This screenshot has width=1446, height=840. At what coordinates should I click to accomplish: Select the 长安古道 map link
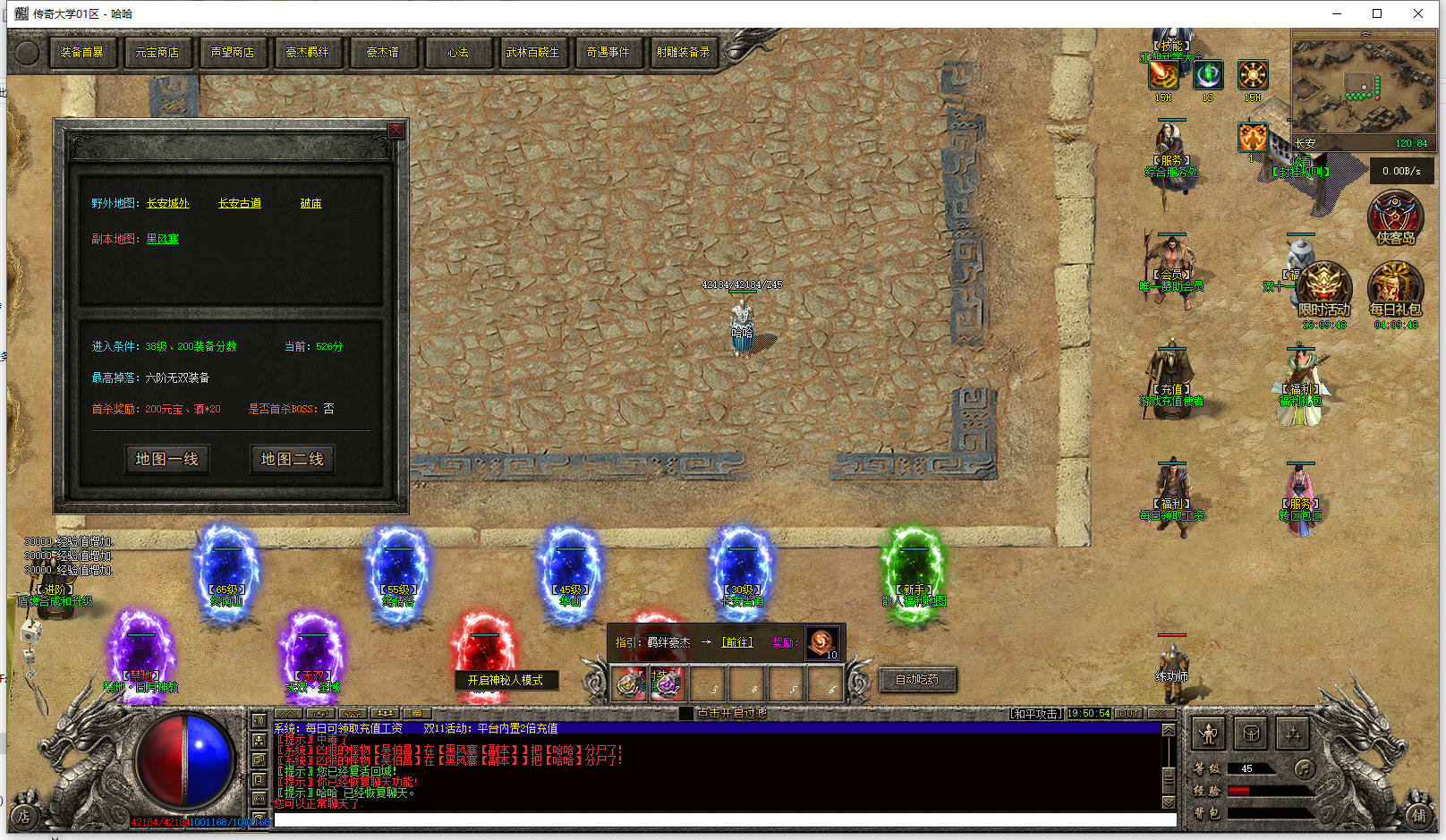click(240, 204)
